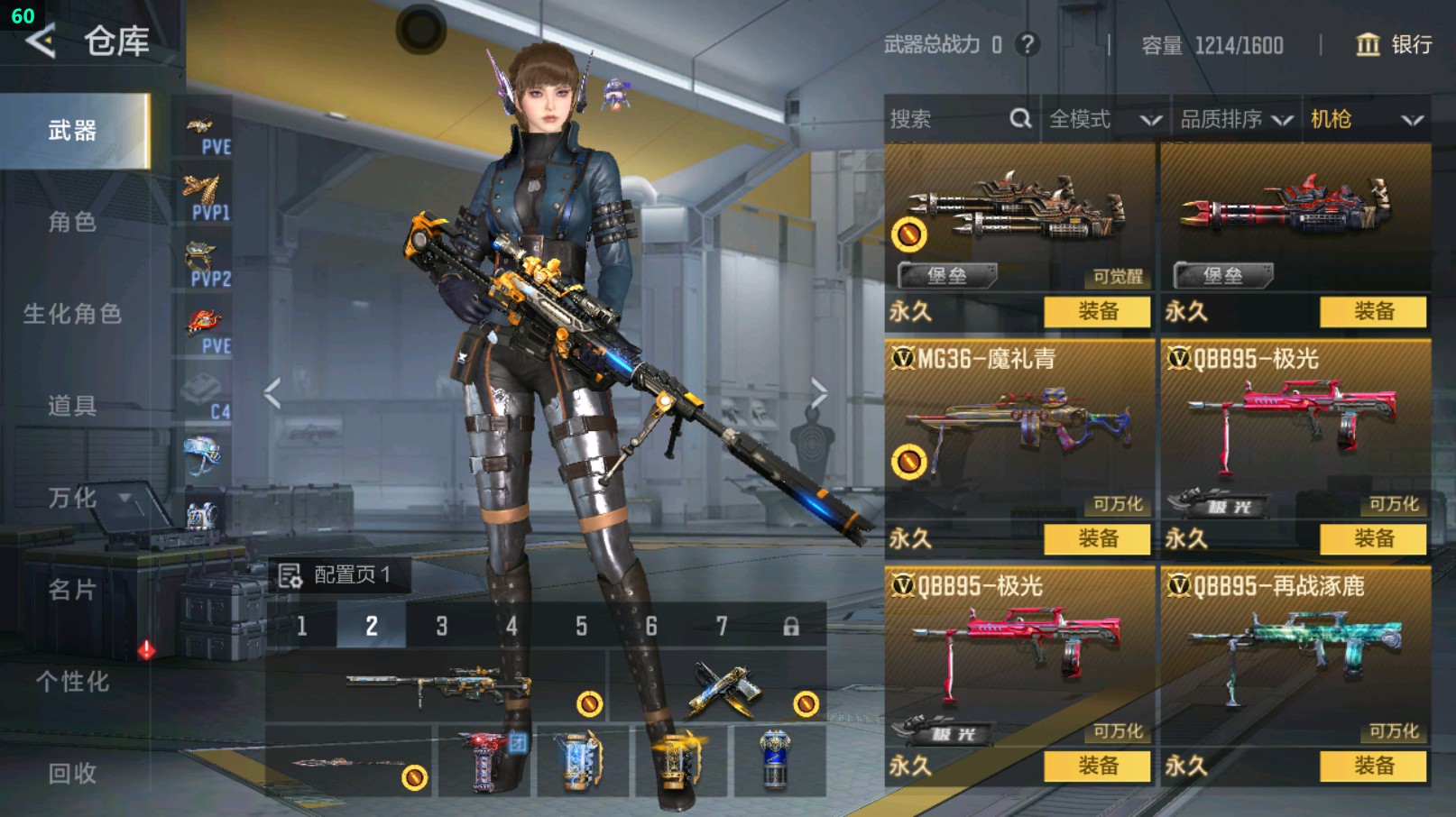Select loadout page number 3
1456x817 pixels.
coord(442,626)
